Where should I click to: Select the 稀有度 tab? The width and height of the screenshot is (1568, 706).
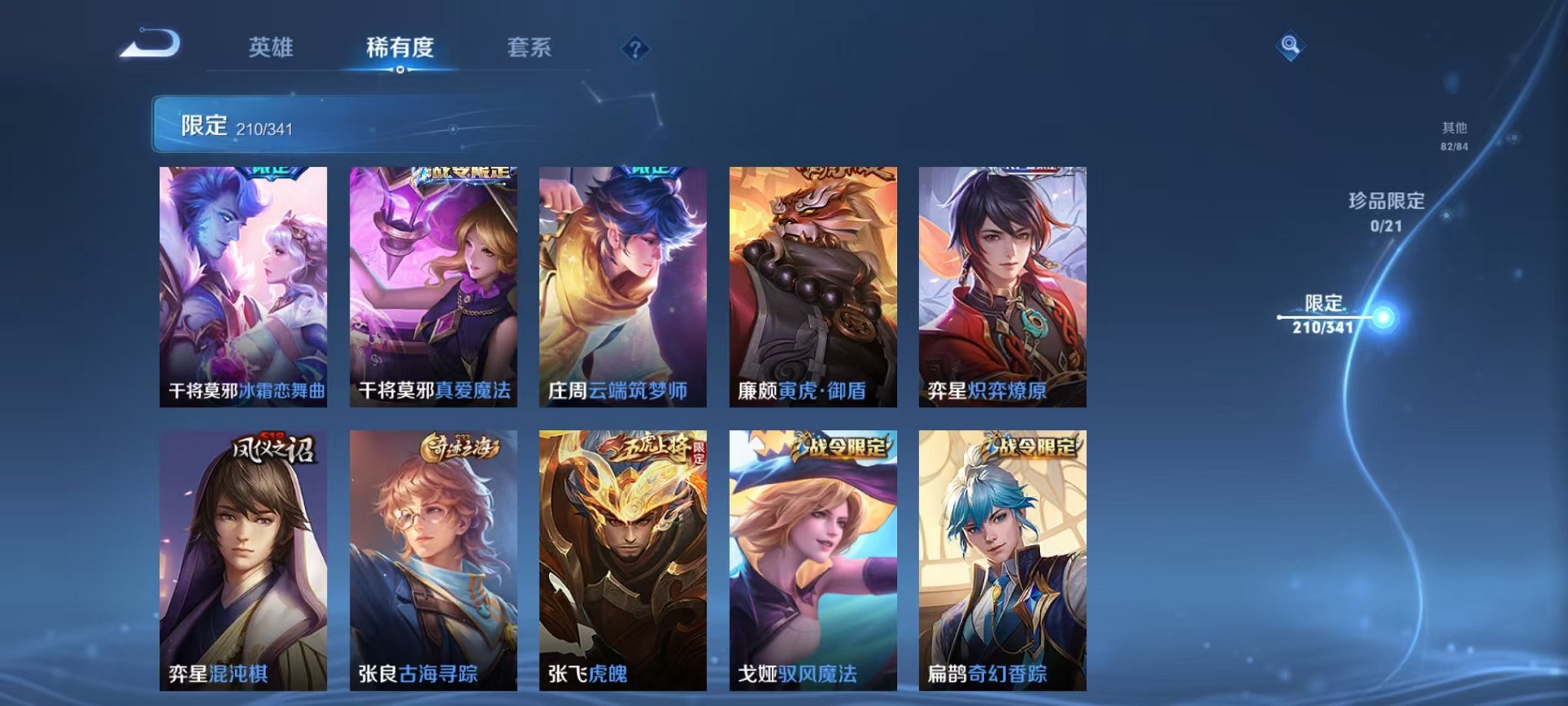point(399,48)
